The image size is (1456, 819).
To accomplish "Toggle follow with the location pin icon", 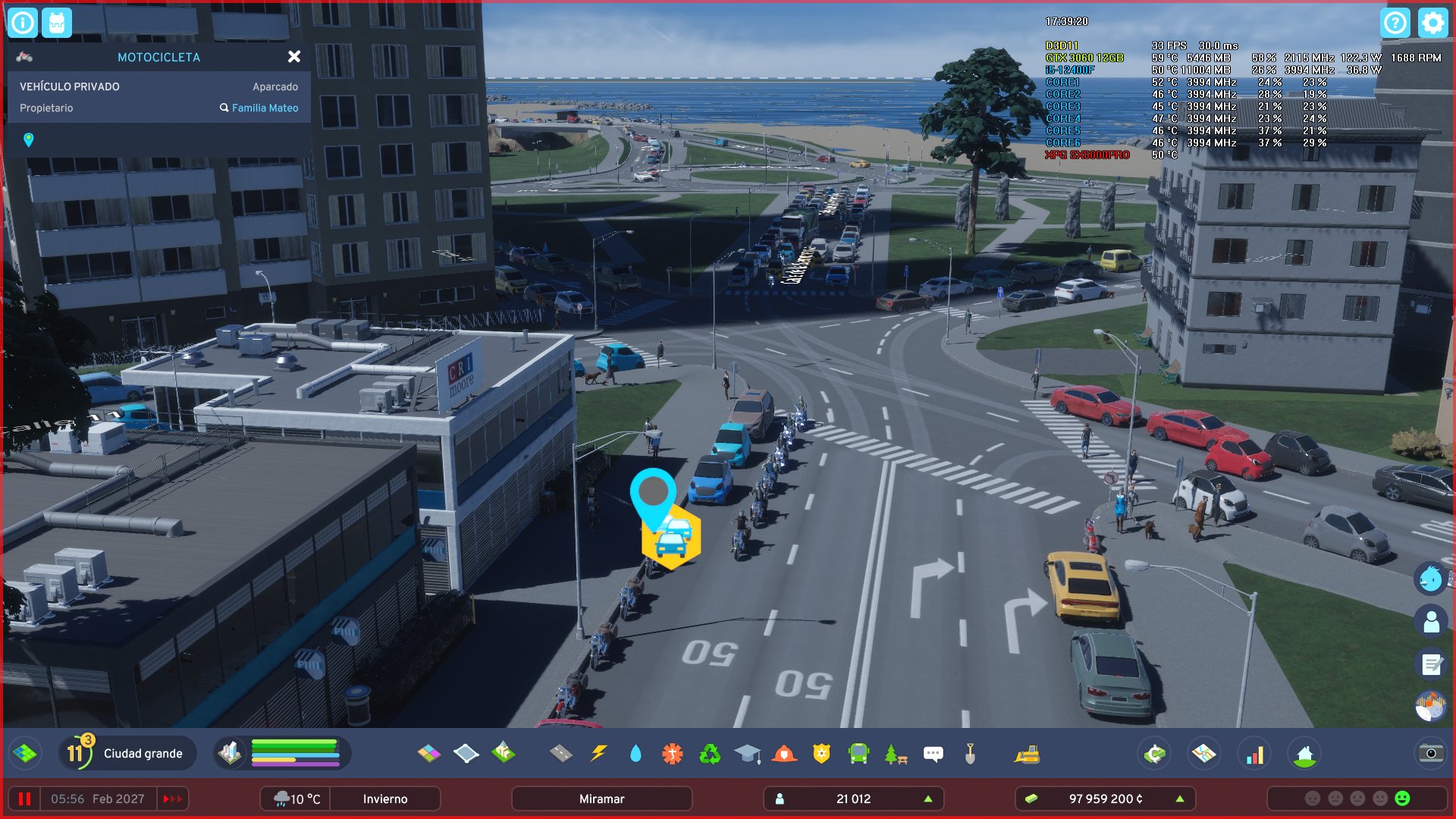I will tap(29, 140).
